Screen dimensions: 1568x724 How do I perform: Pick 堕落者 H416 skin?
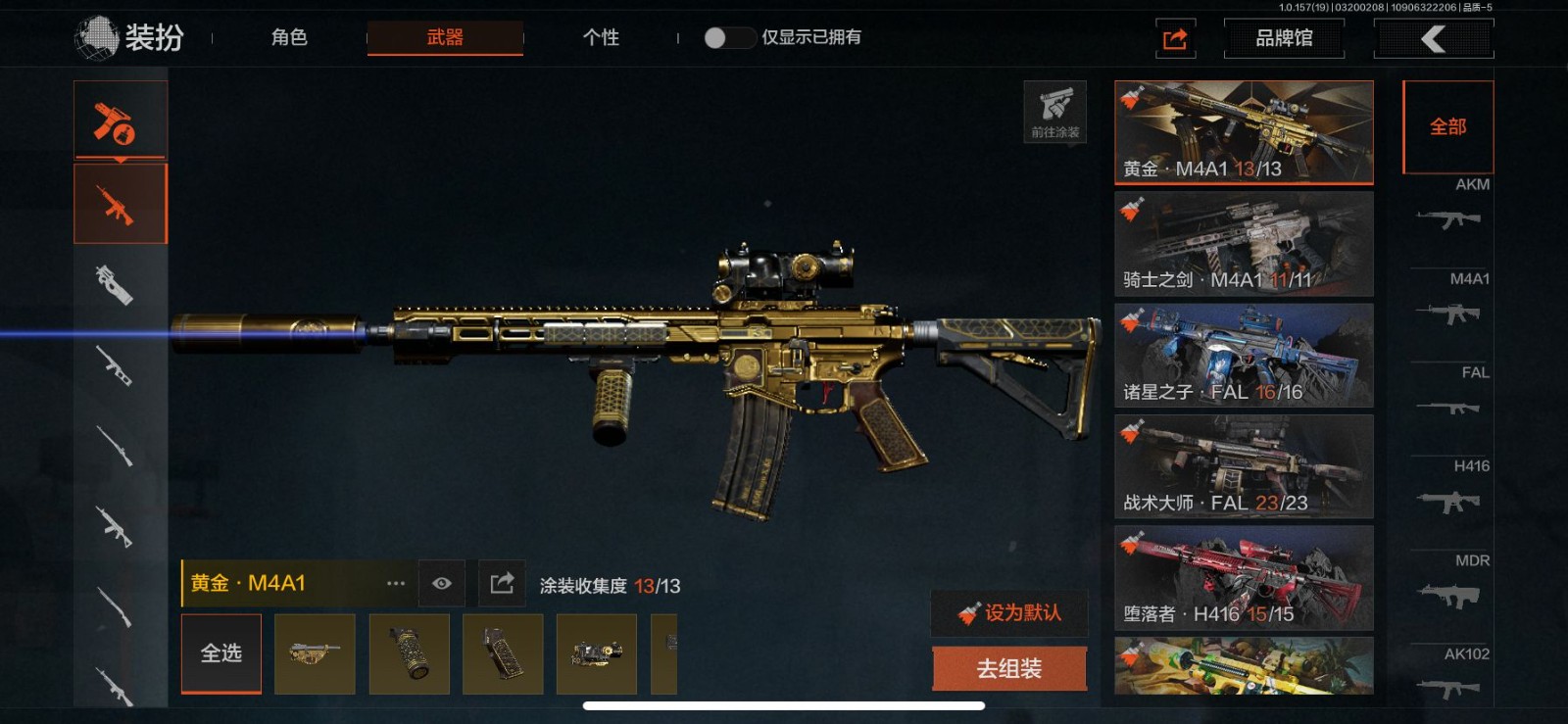point(1244,578)
